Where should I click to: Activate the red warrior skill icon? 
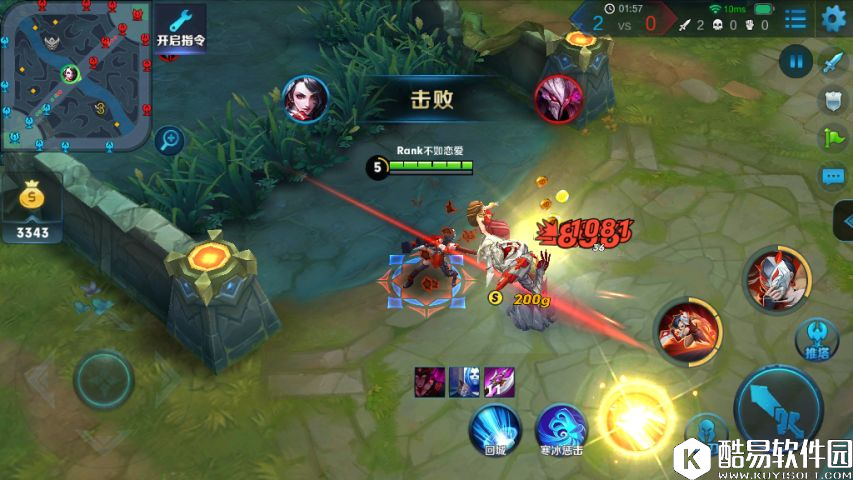(x=687, y=332)
